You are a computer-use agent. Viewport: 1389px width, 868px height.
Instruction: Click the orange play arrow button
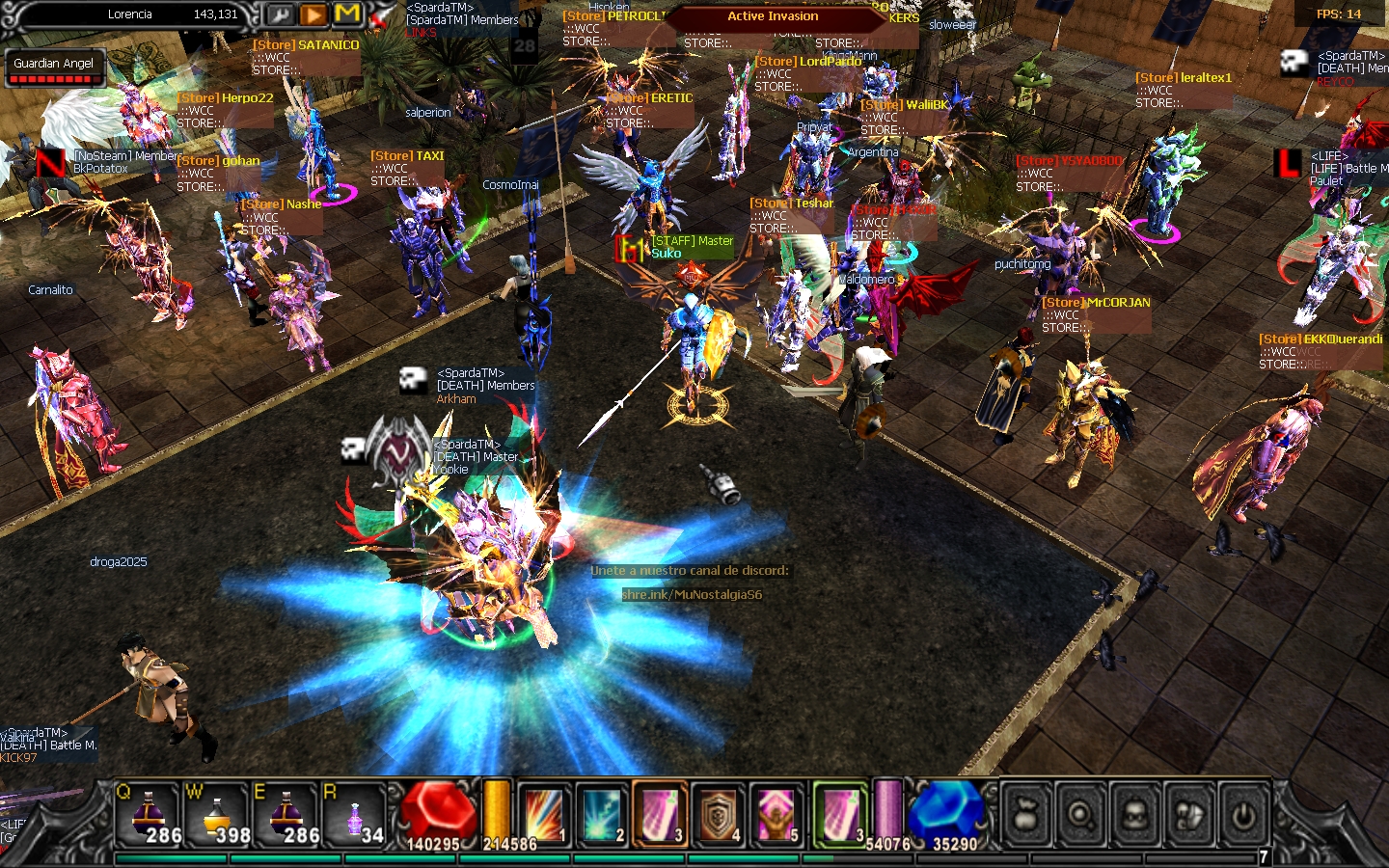[313, 14]
